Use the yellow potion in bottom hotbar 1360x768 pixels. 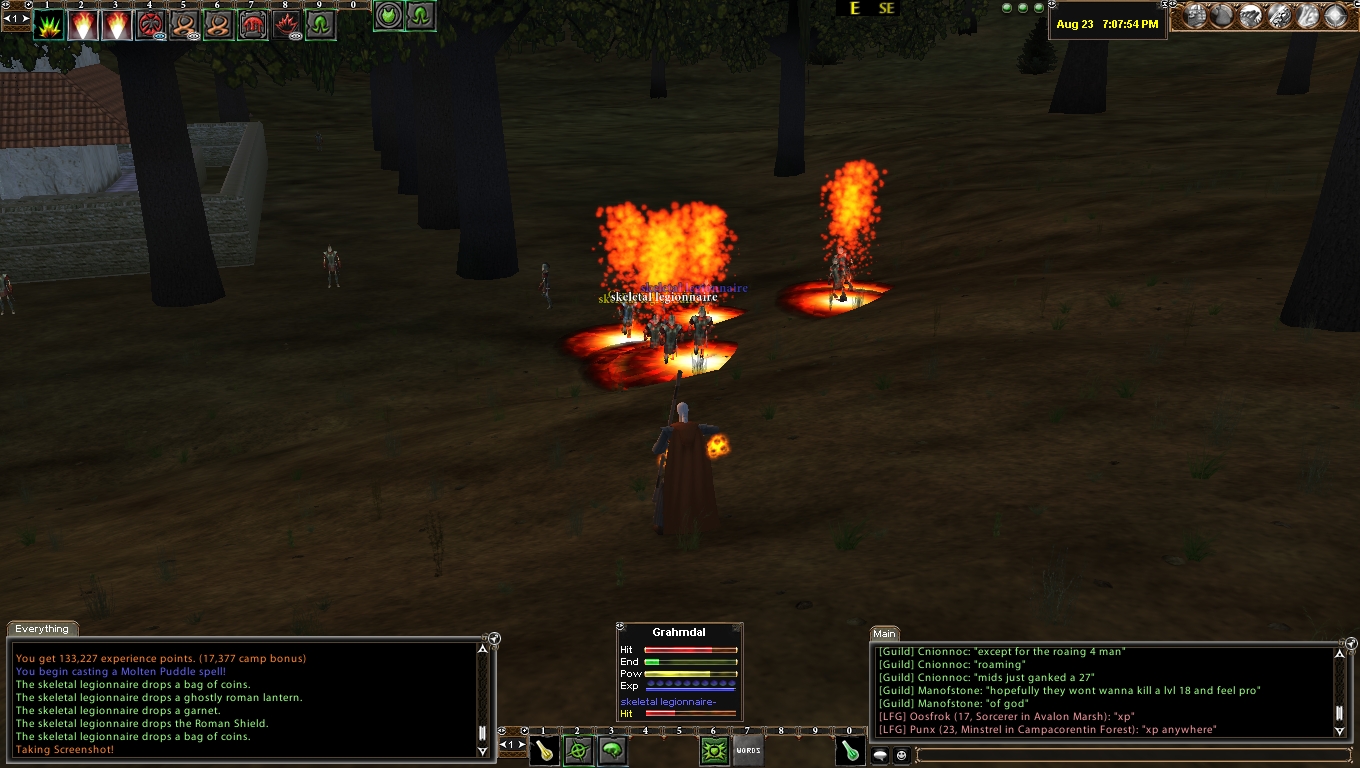click(x=544, y=751)
